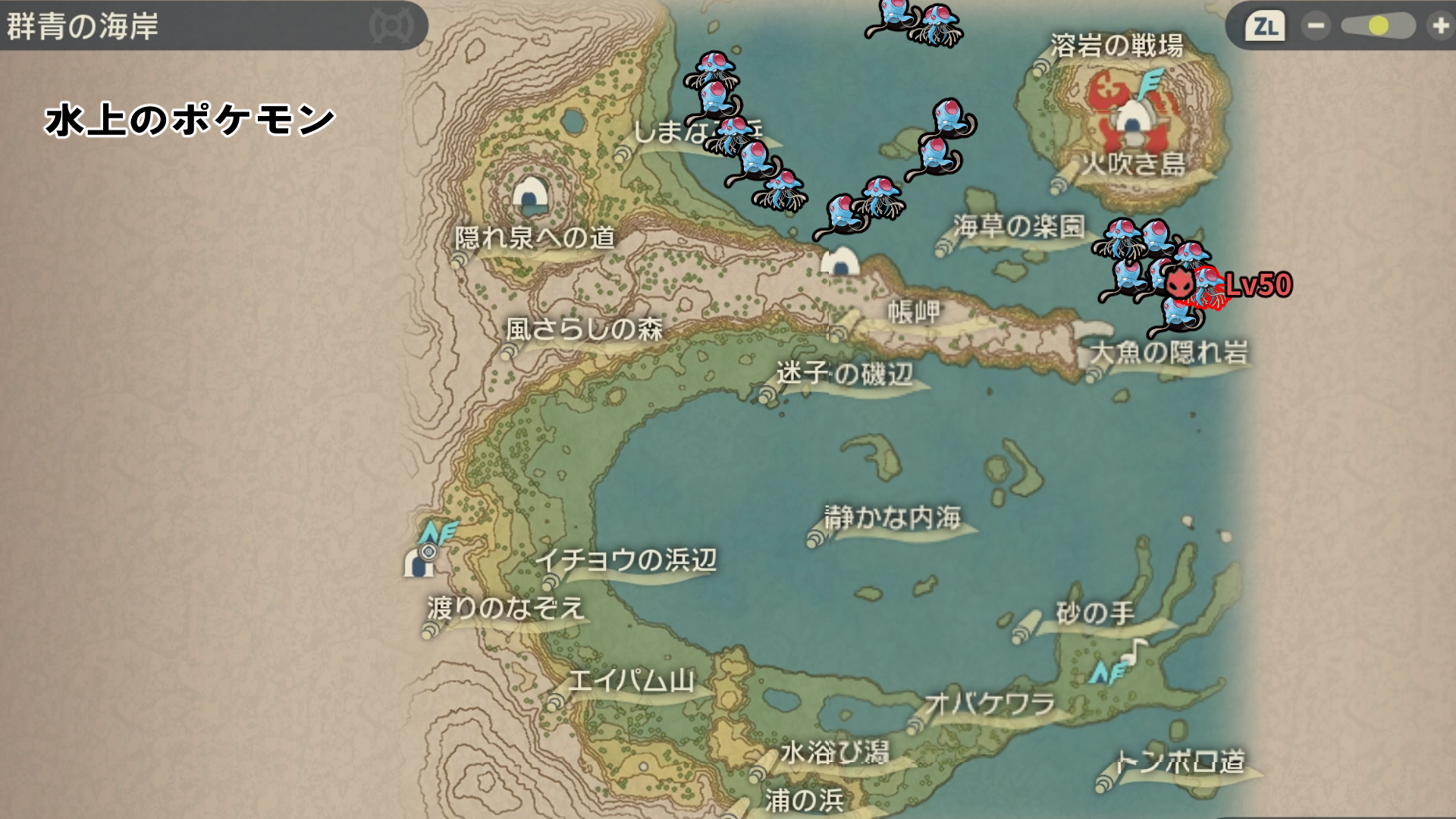Viewport: 1456px width, 819px height.
Task: Select the 海草の楽園 location label
Action: click(1018, 226)
